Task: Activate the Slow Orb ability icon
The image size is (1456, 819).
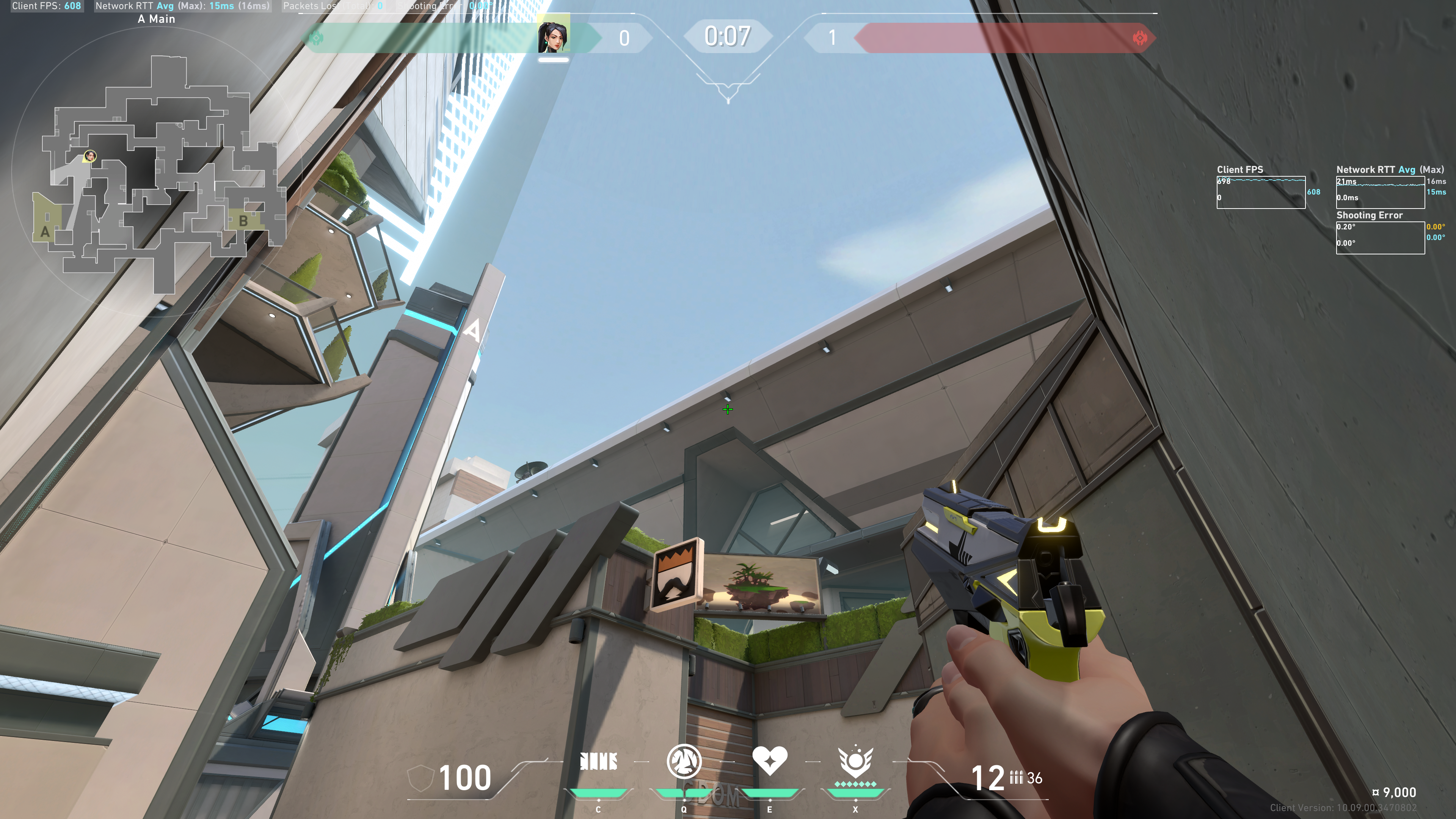Action: (684, 761)
